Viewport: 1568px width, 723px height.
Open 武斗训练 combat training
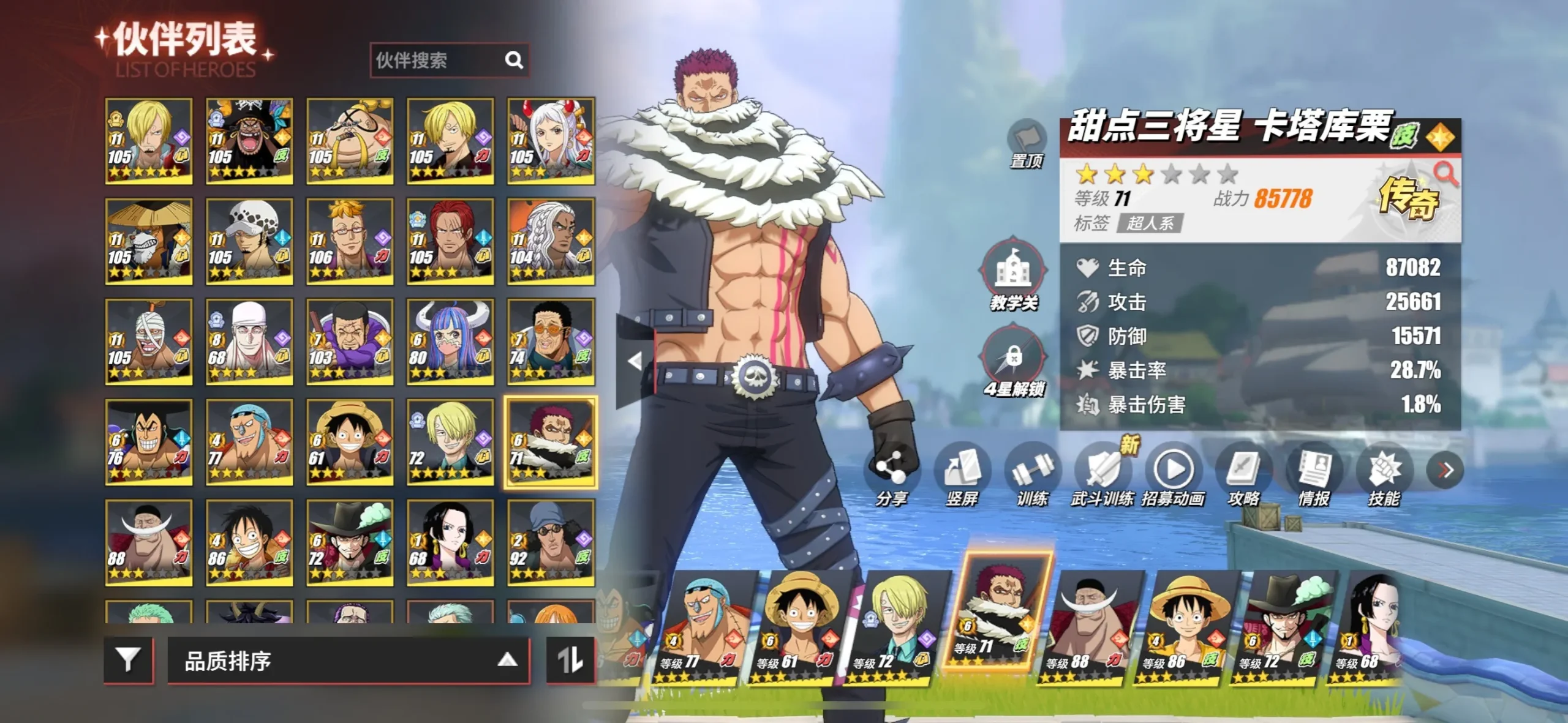coord(1102,471)
